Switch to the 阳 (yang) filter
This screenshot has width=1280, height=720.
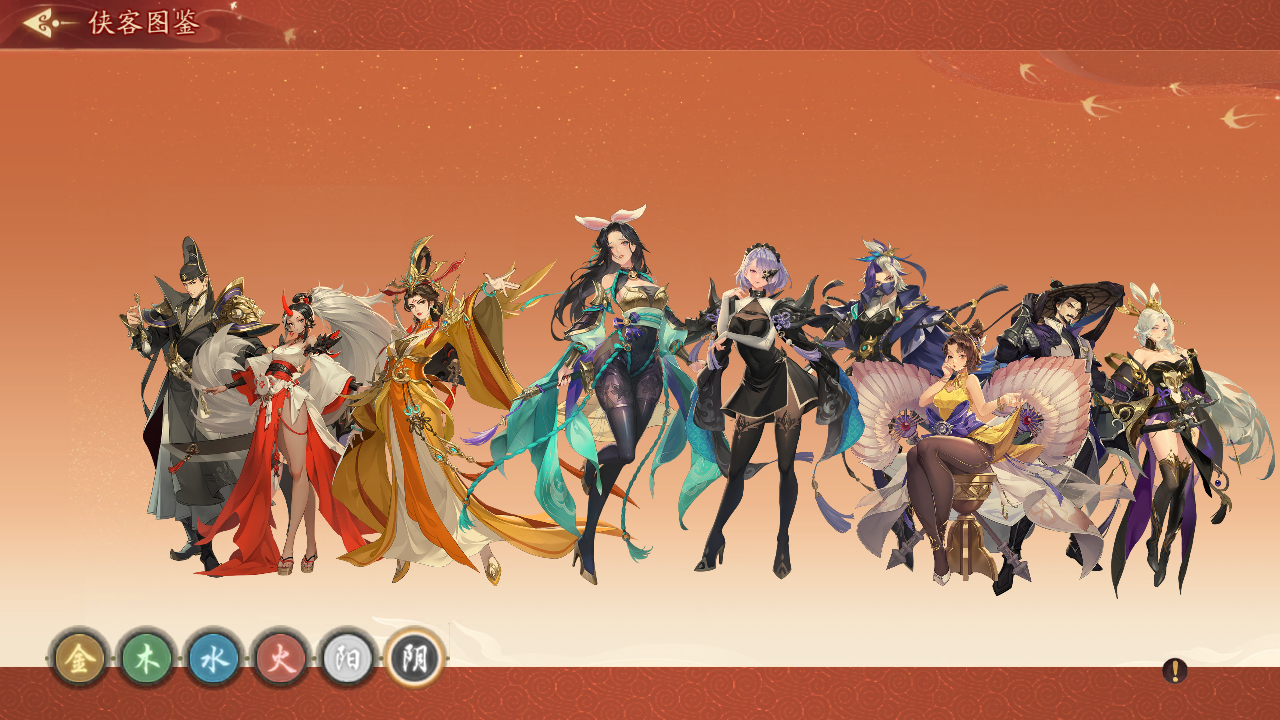348,658
